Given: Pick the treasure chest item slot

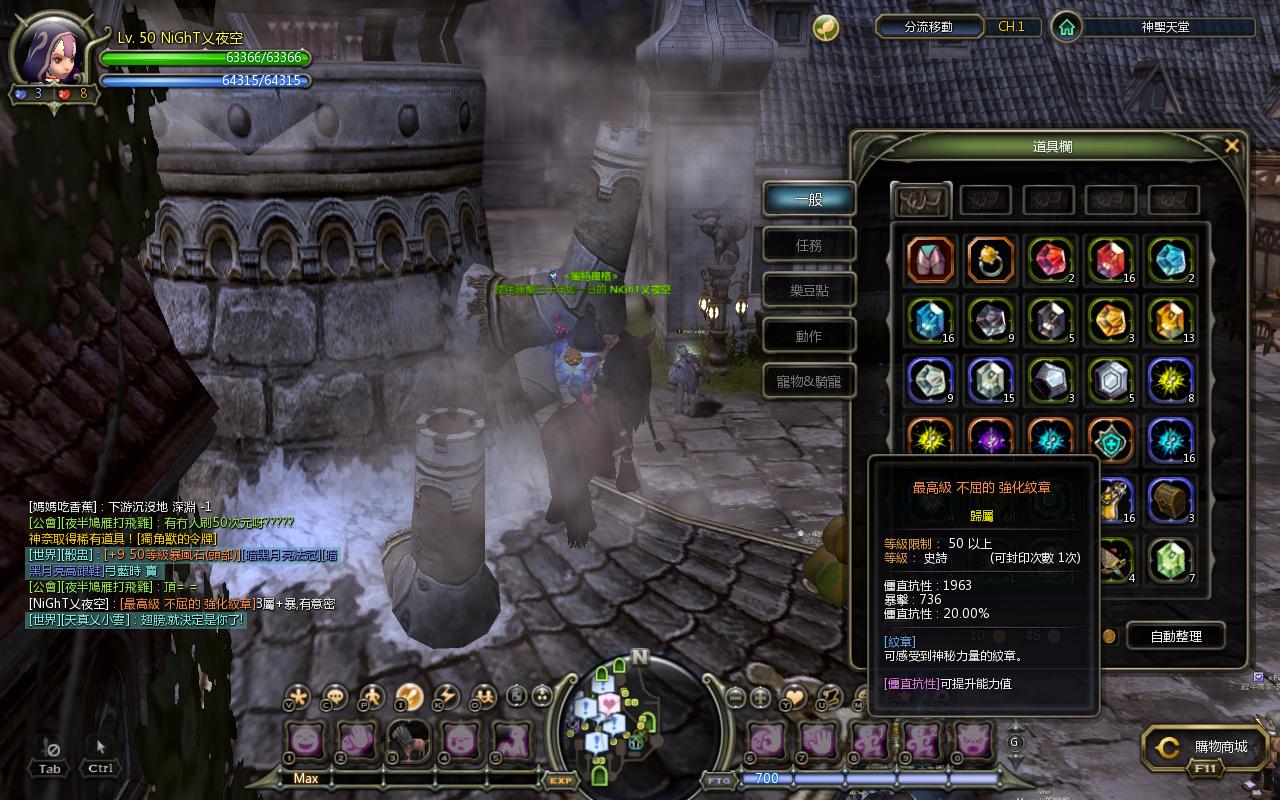Looking at the screenshot, I should point(1170,500).
